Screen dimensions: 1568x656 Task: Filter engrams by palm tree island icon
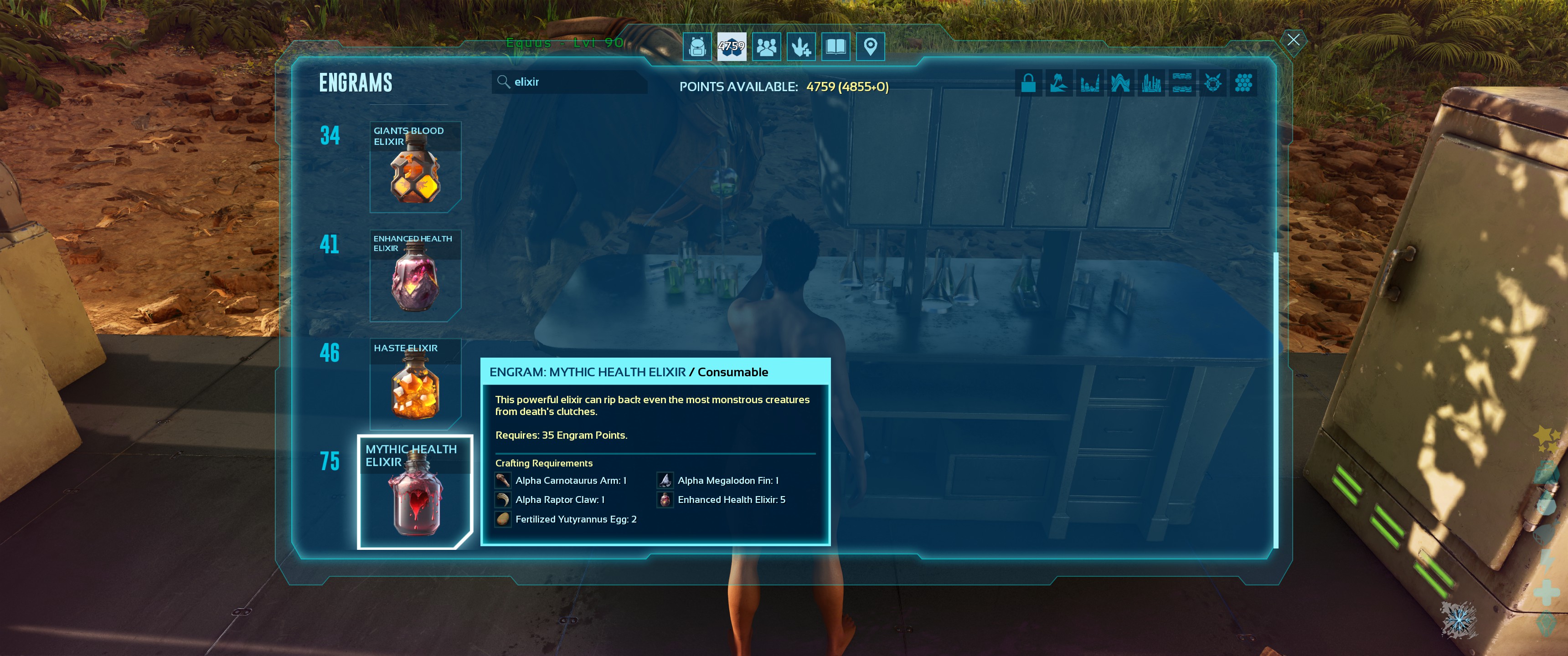(x=1058, y=83)
